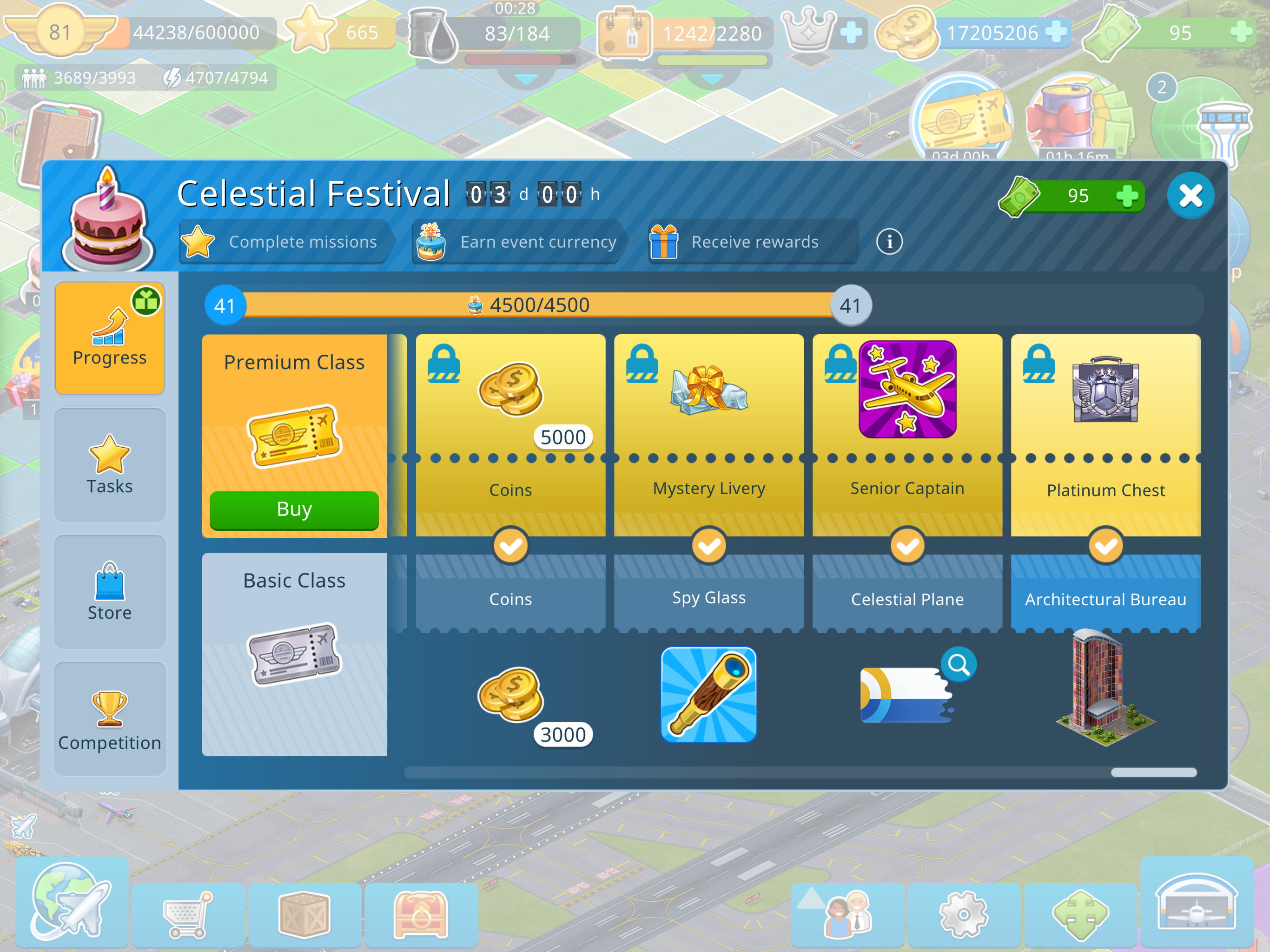
Task: Tap the Senior Captain premium reward
Action: [x=907, y=389]
